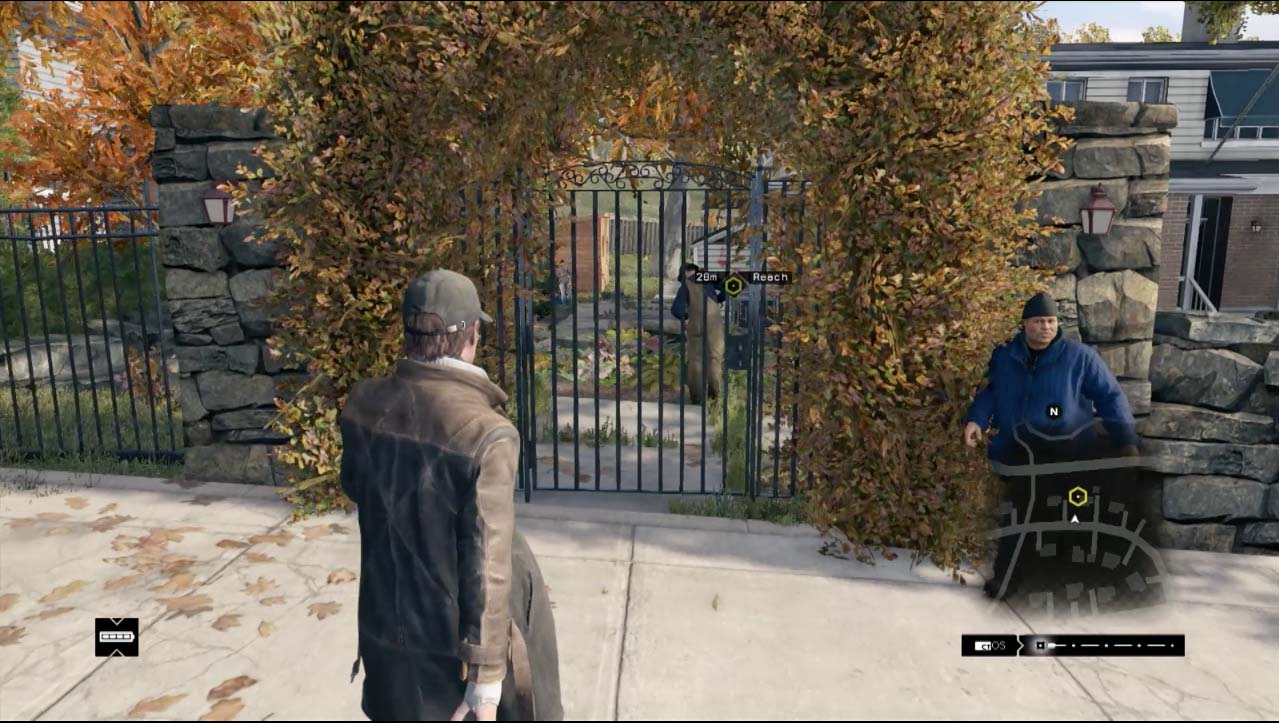Click the ctOS status bar
The height and width of the screenshot is (723, 1279).
pyautogui.click(x=1073, y=645)
